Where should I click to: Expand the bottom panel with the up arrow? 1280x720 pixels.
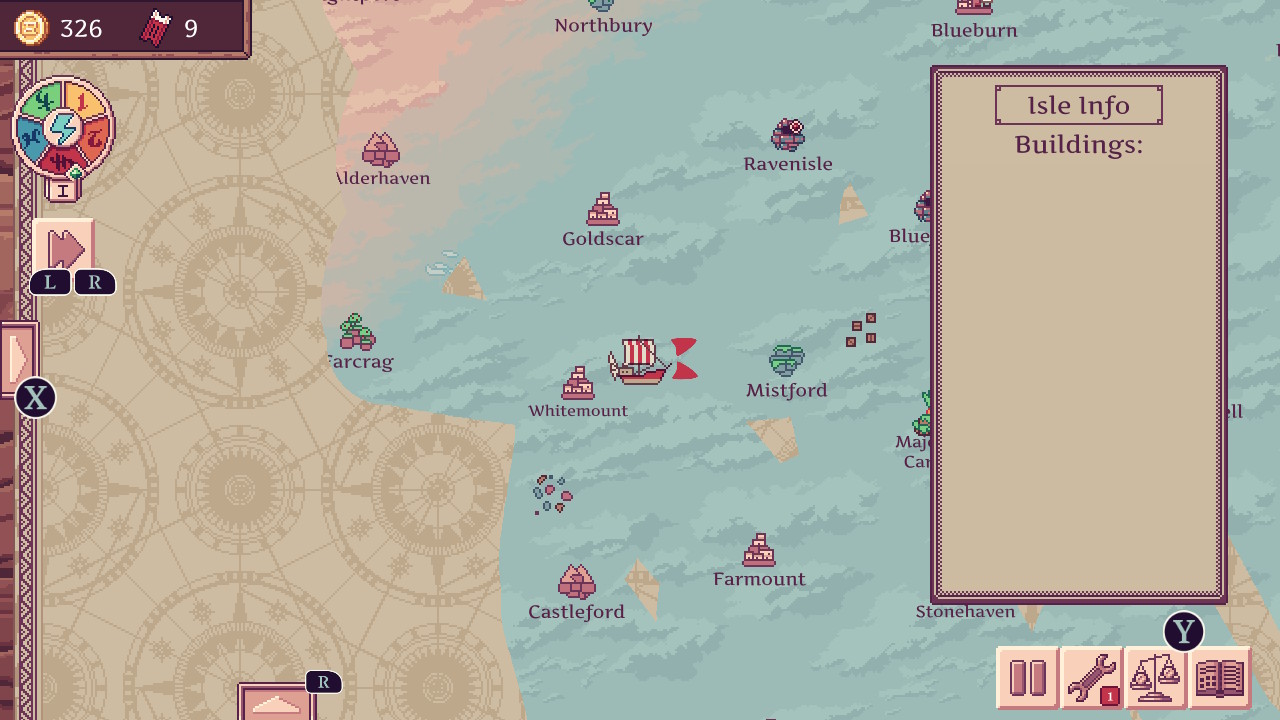pyautogui.click(x=277, y=706)
